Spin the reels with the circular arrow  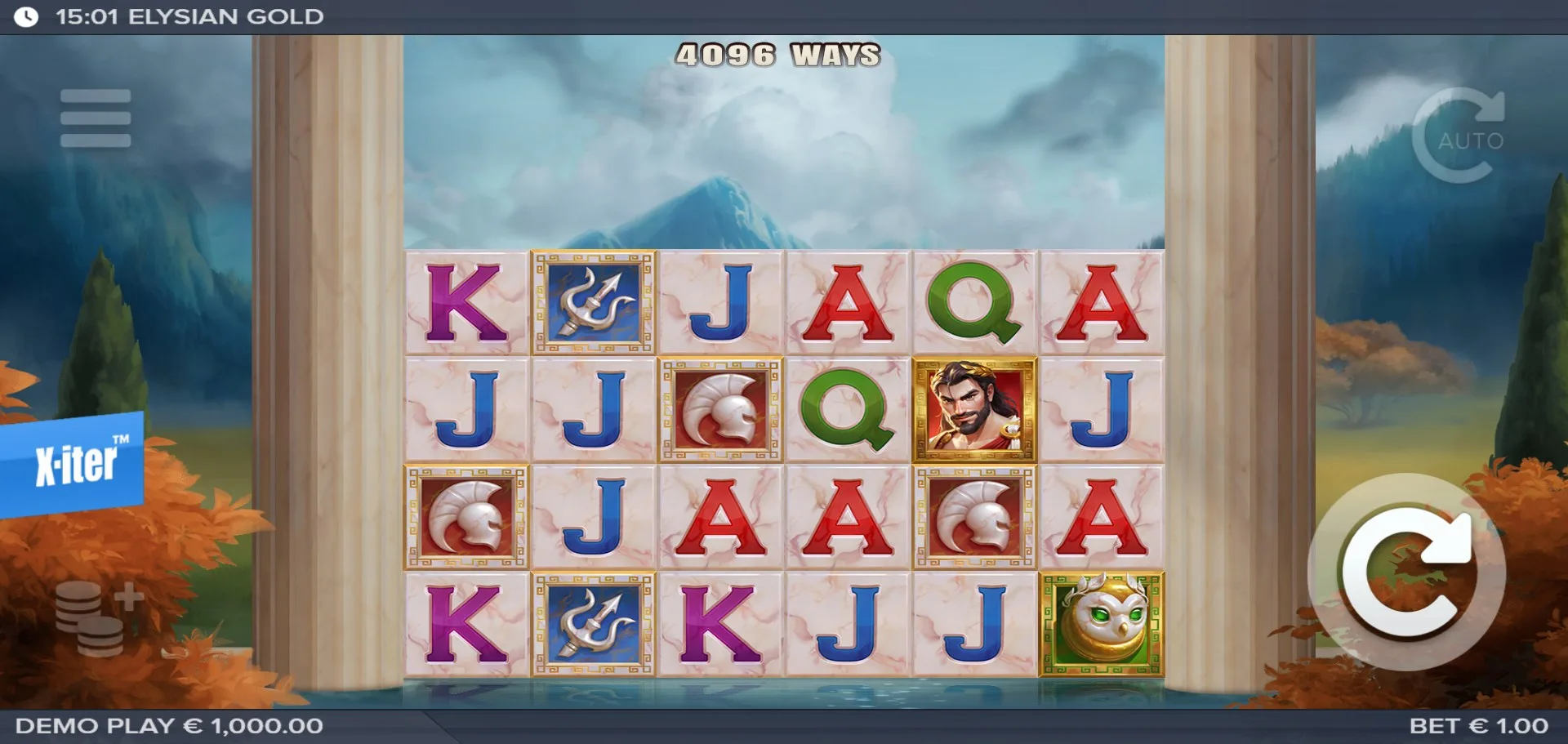pyautogui.click(x=1407, y=572)
